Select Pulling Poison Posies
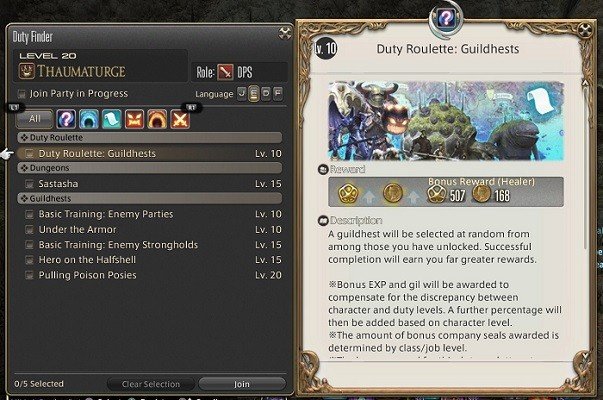 (x=88, y=274)
